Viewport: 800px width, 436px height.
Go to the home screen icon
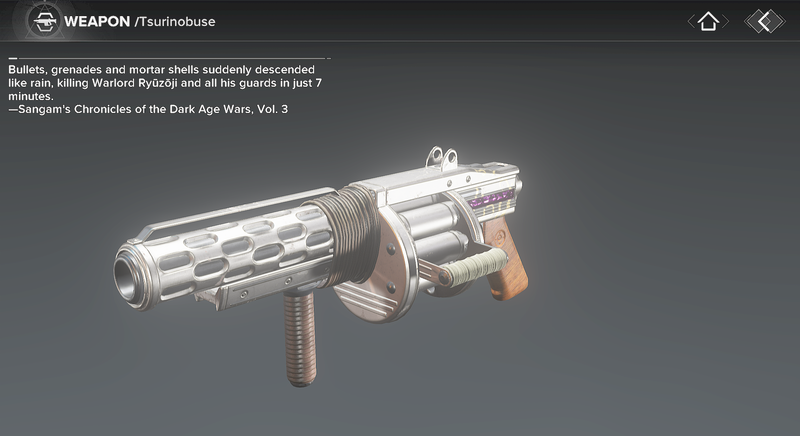point(708,21)
